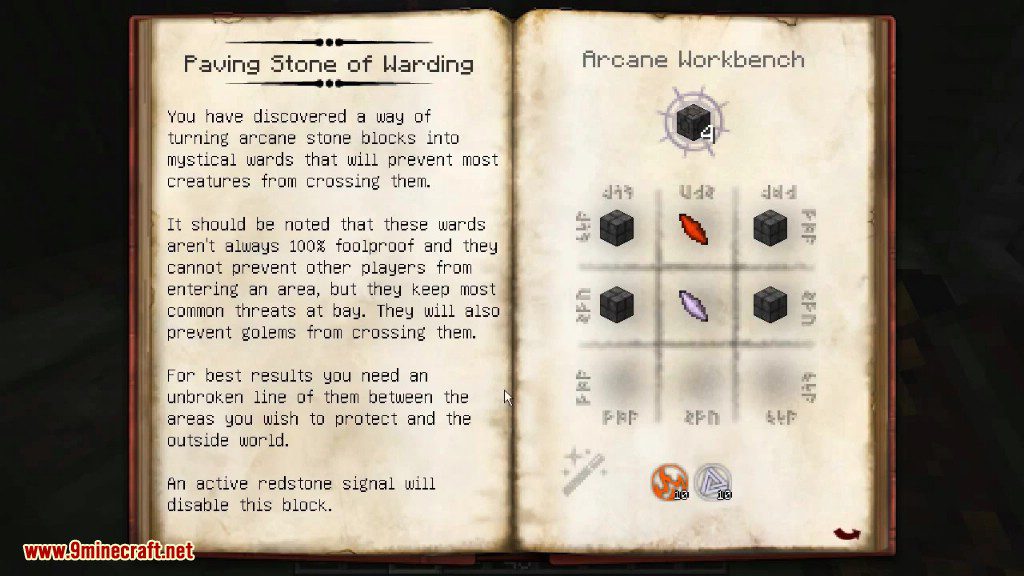Inspect the orange fire aspect cost icon
This screenshot has width=1024, height=576.
coord(667,481)
